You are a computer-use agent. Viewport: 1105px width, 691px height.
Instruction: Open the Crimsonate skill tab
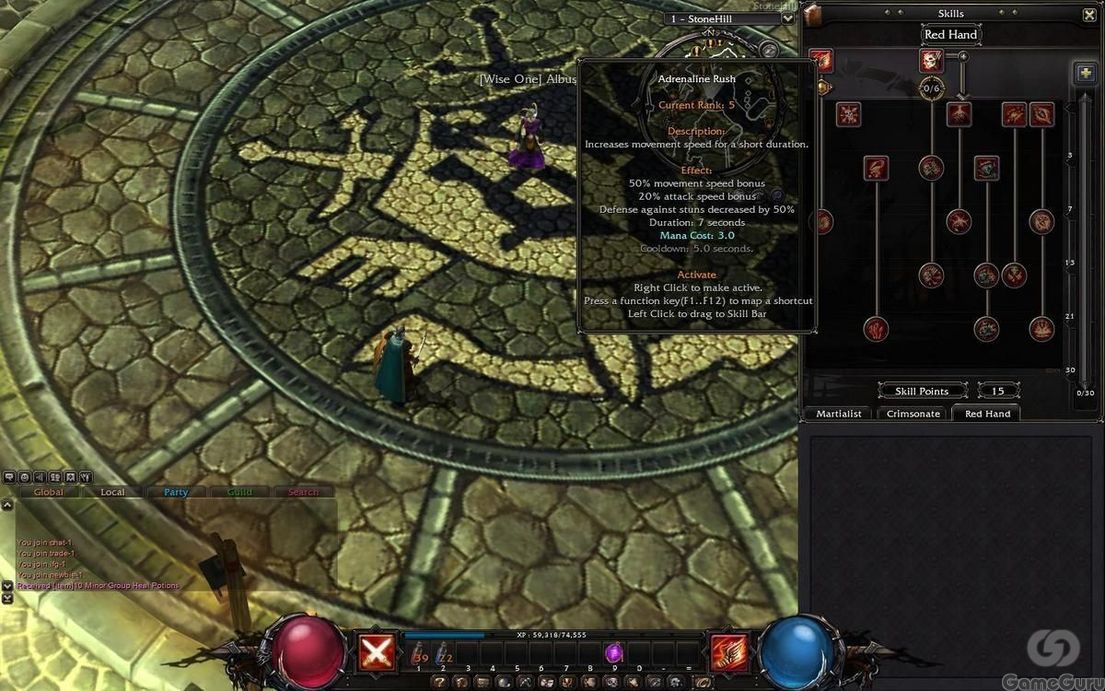(913, 413)
